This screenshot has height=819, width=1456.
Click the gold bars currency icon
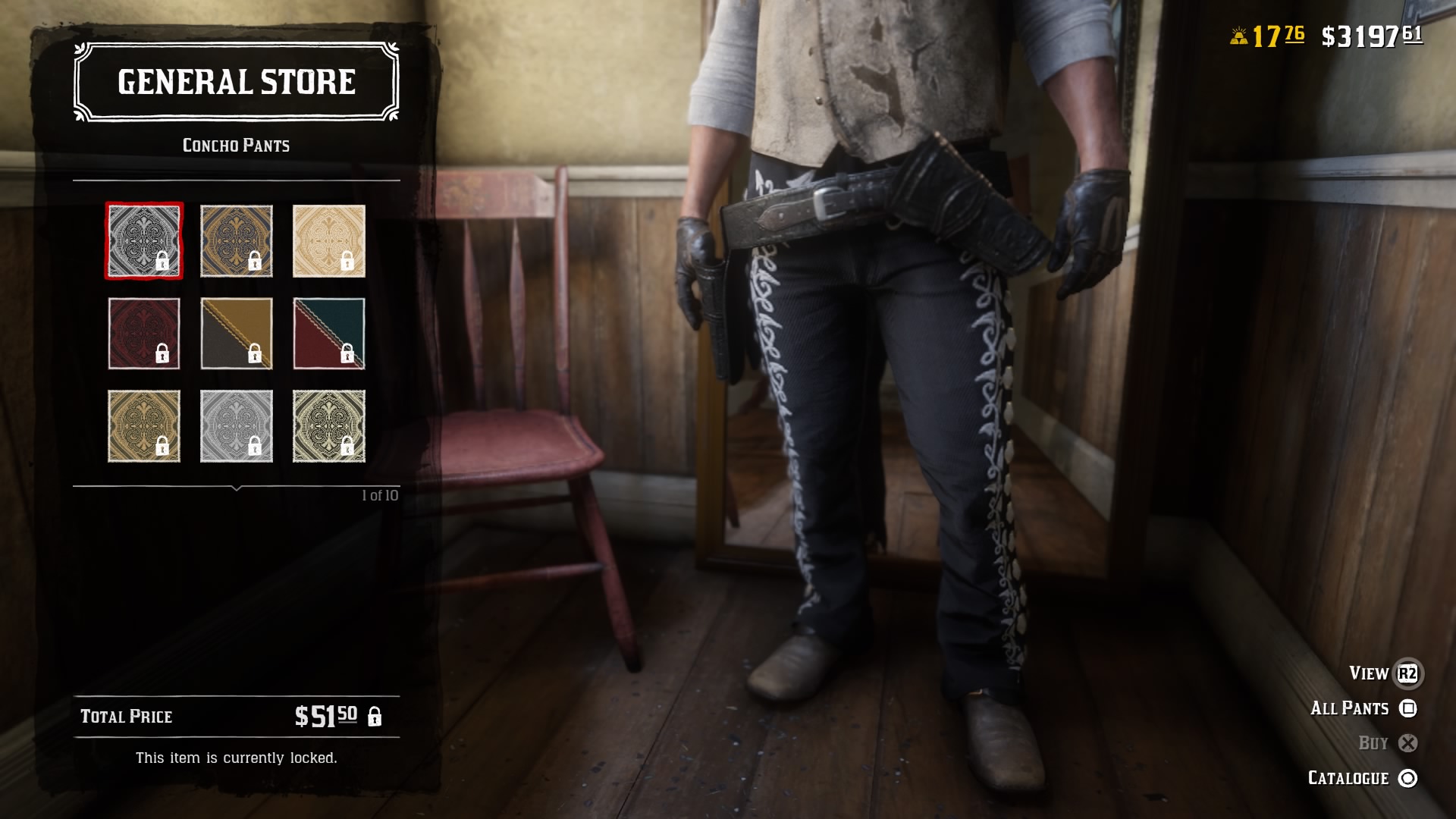(x=1238, y=34)
